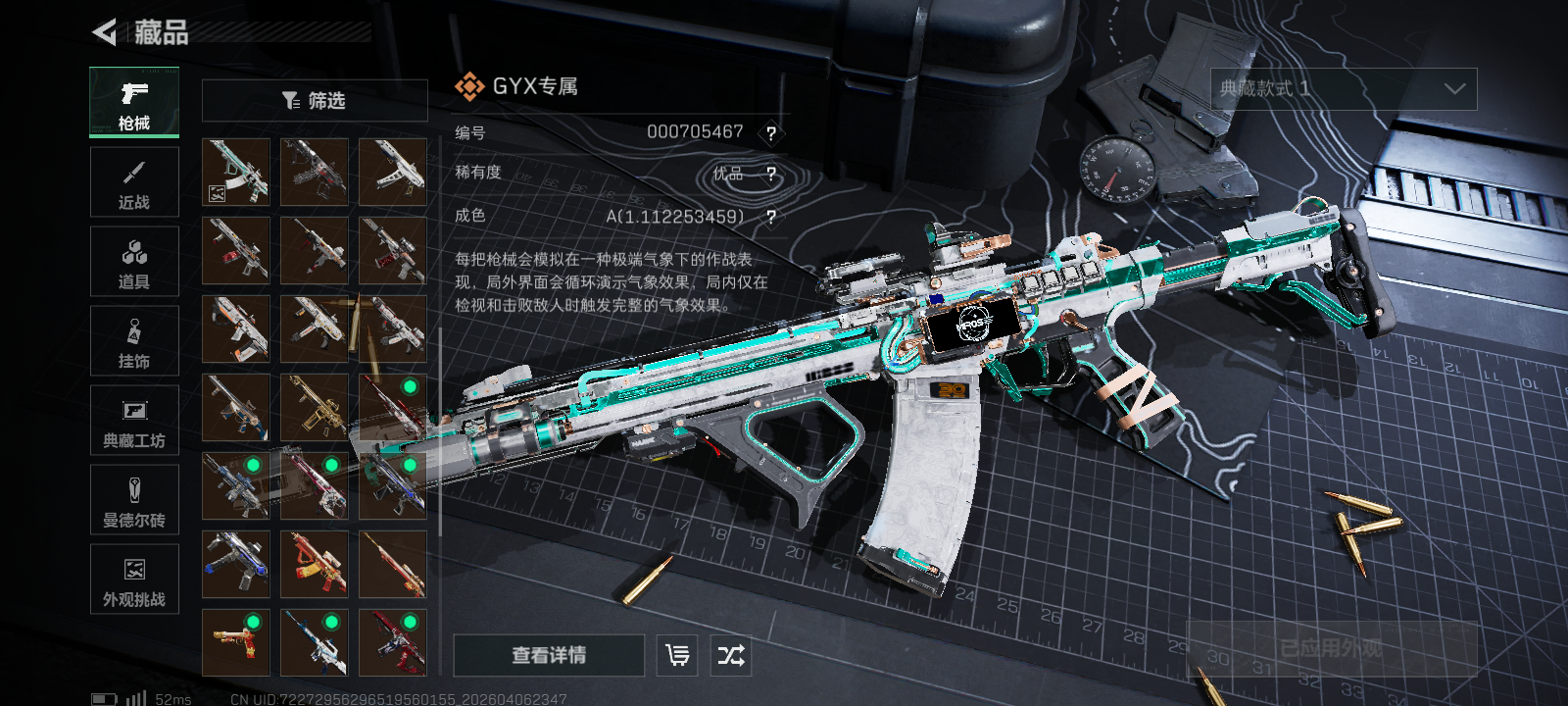Click the shuffle arrows icon button
Screen dimensions: 1568x706
[x=731, y=655]
